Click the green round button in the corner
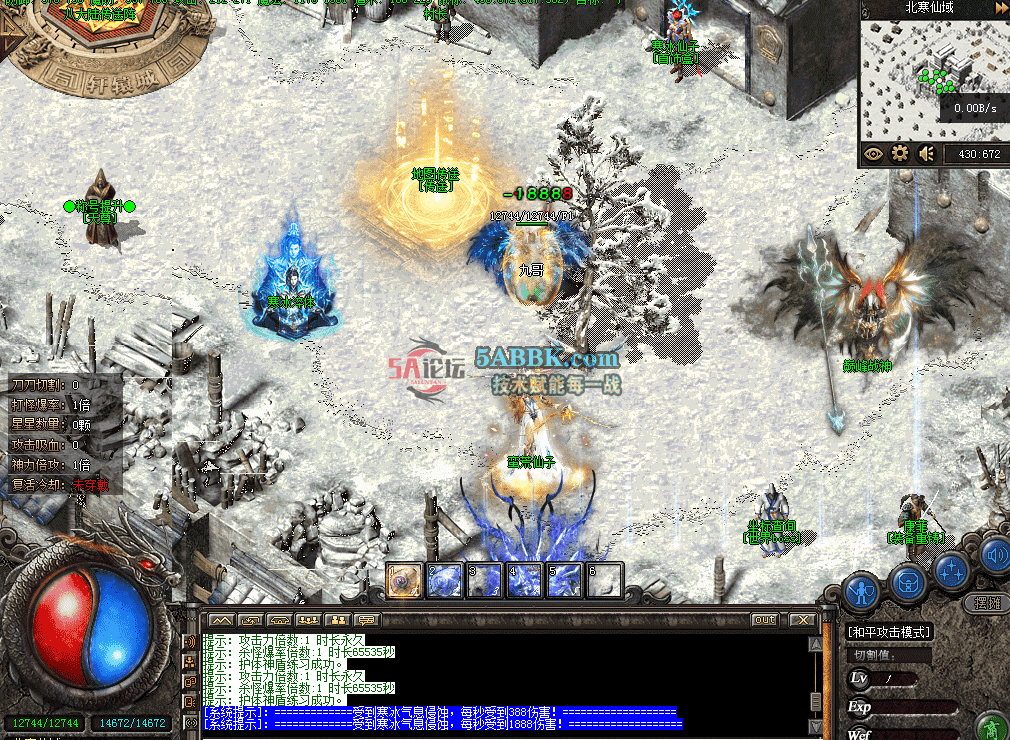 coord(992,724)
